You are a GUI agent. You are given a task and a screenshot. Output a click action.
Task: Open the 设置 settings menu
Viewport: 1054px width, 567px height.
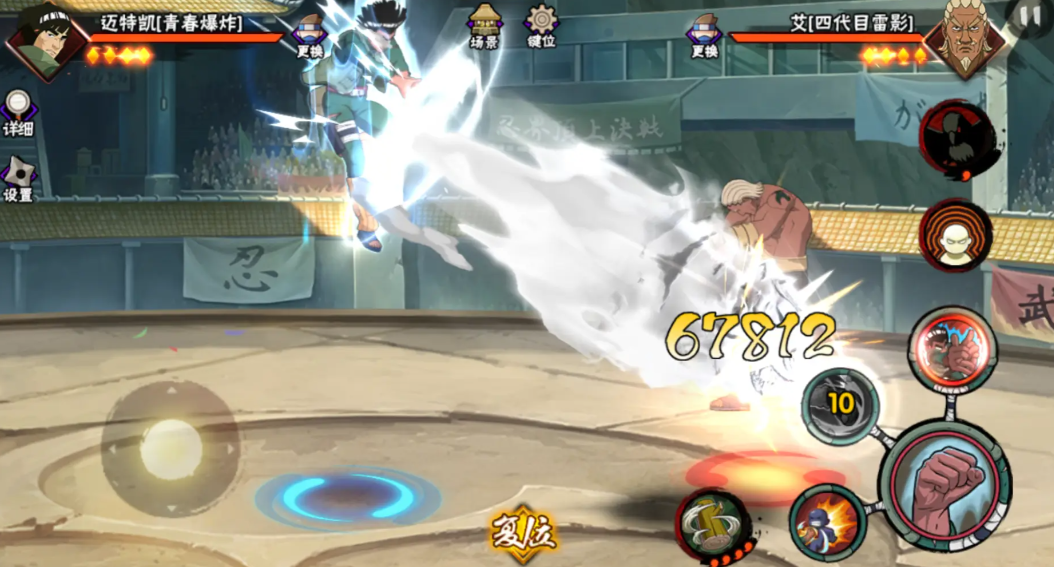(x=17, y=178)
